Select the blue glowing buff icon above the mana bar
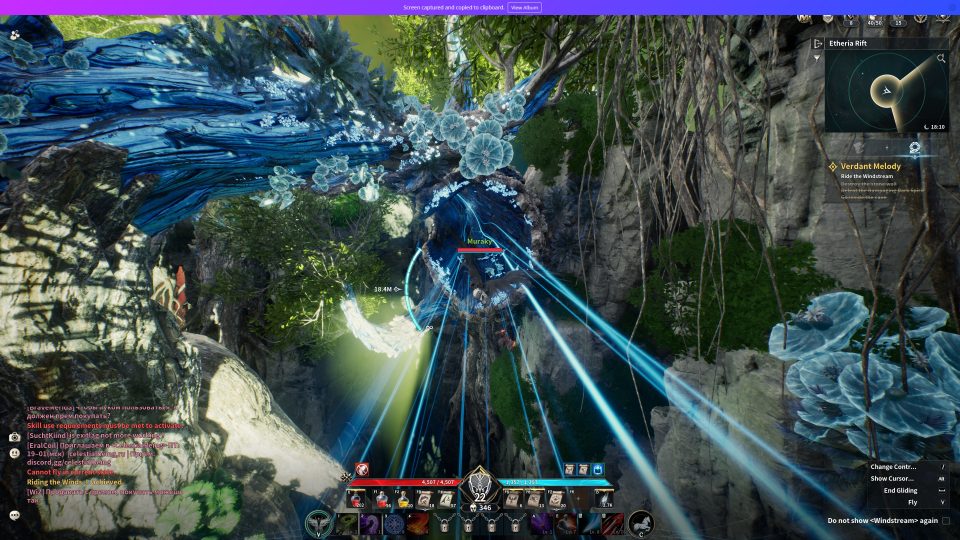Screen dimensions: 960x540 coord(598,469)
